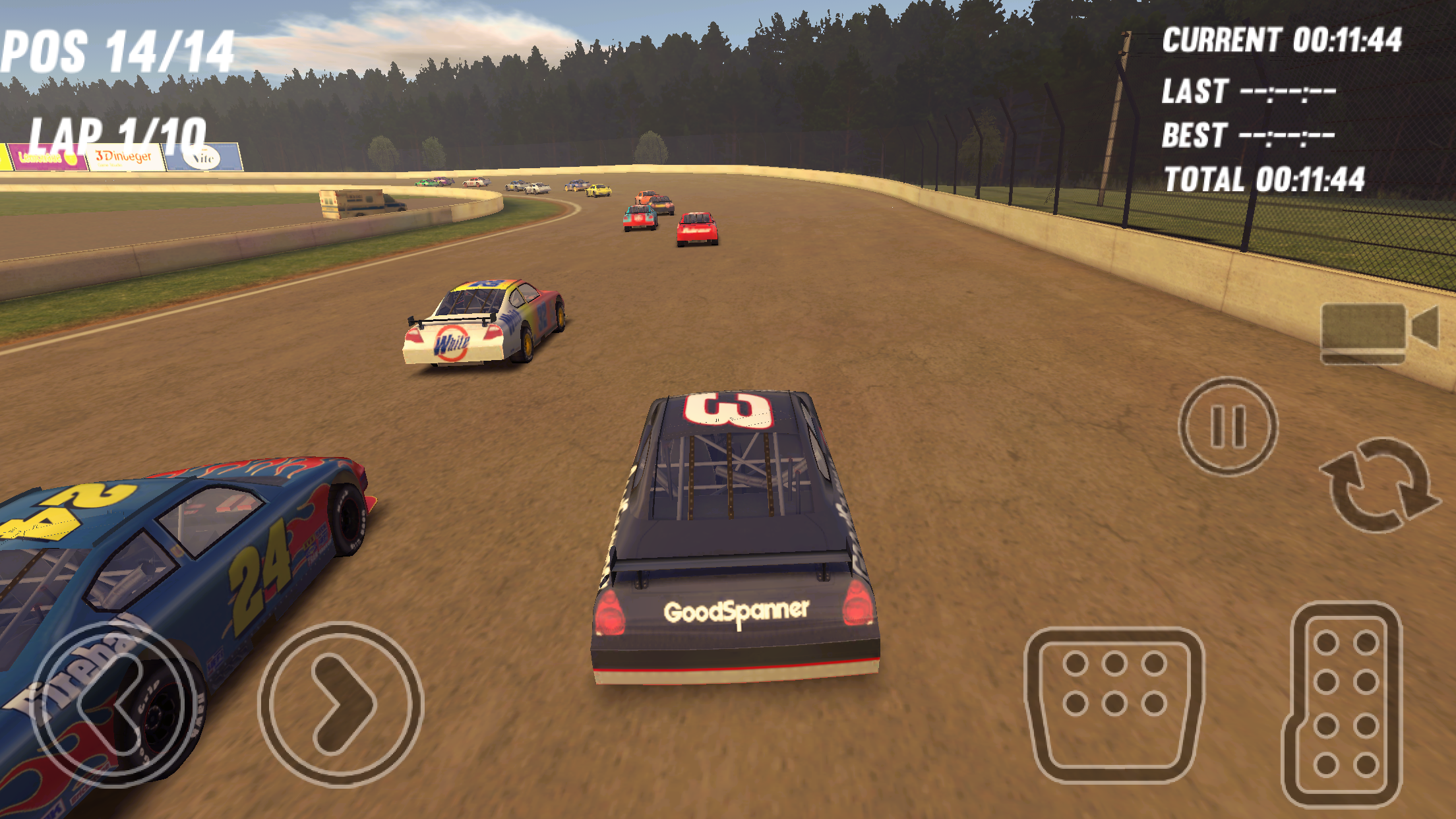The width and height of the screenshot is (1456, 819).
Task: Hit the wide brake pedal
Action: [1114, 704]
